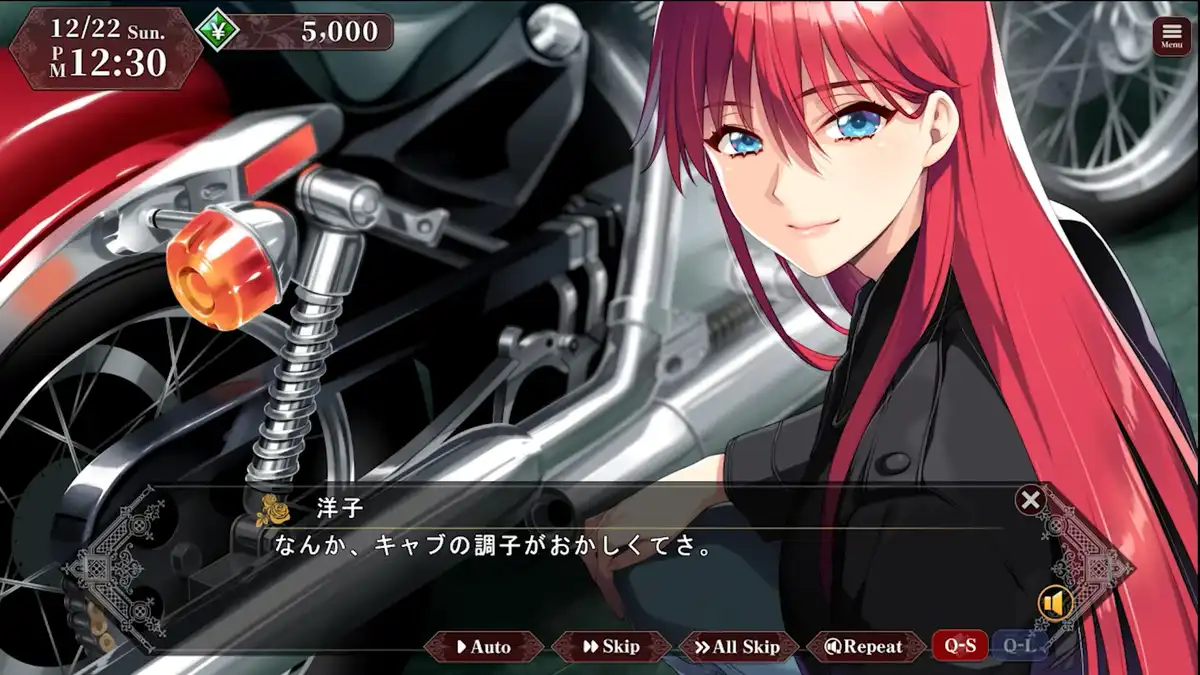This screenshot has width=1200, height=675.
Task: Quick save with the Q-S button
Action: pos(960,646)
